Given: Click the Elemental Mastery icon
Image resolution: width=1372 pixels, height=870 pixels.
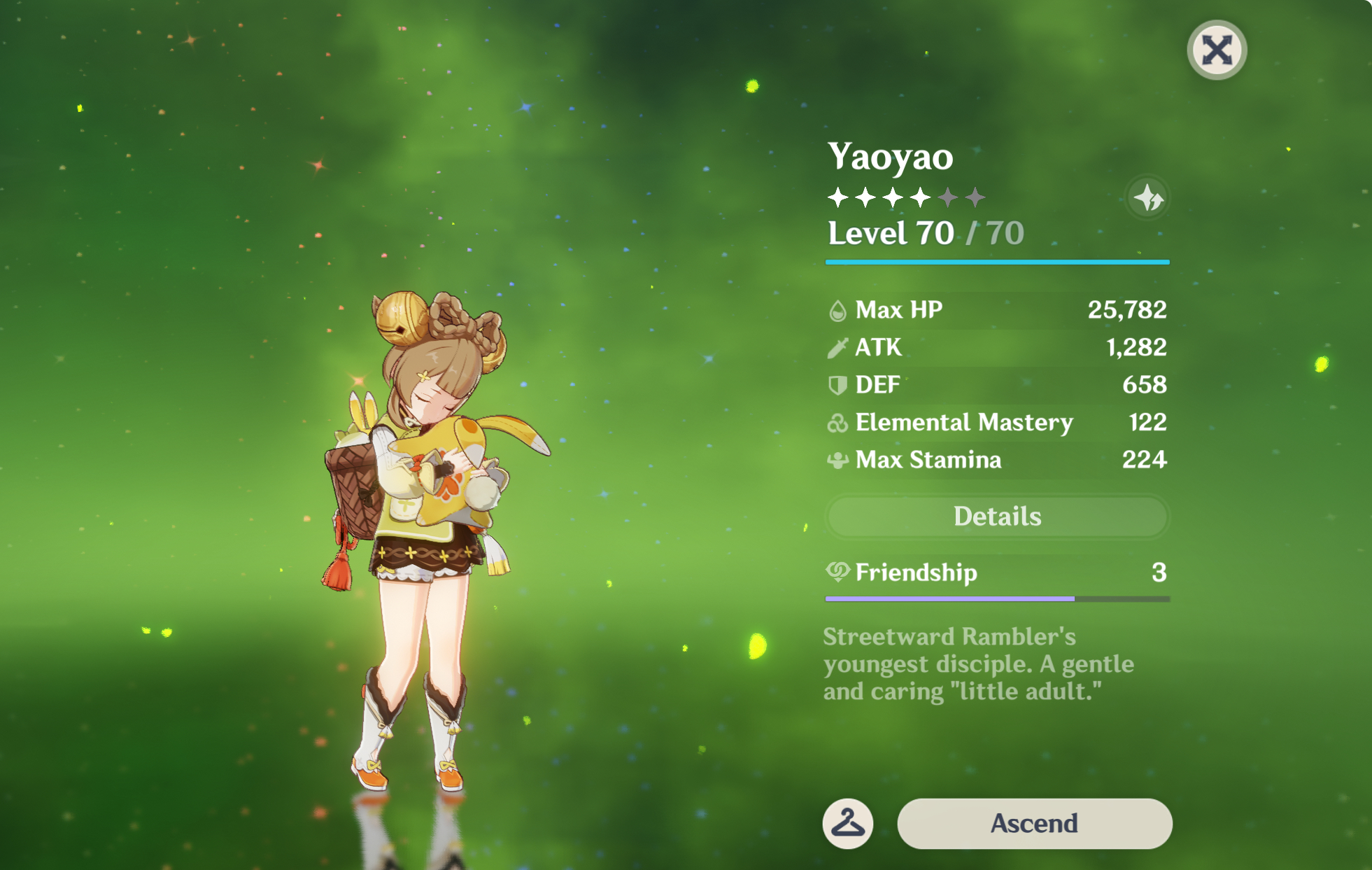Looking at the screenshot, I should (837, 422).
